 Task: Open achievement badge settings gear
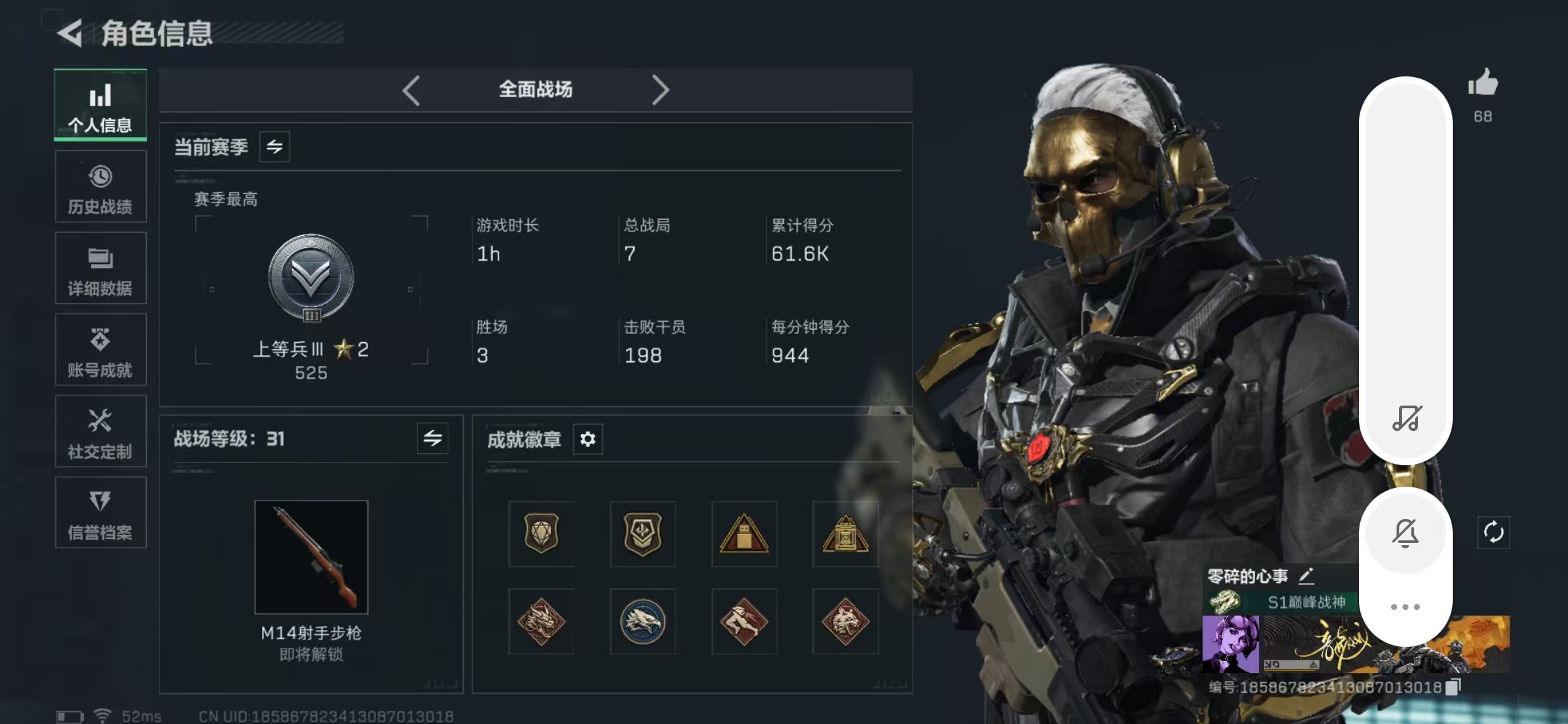(x=588, y=439)
